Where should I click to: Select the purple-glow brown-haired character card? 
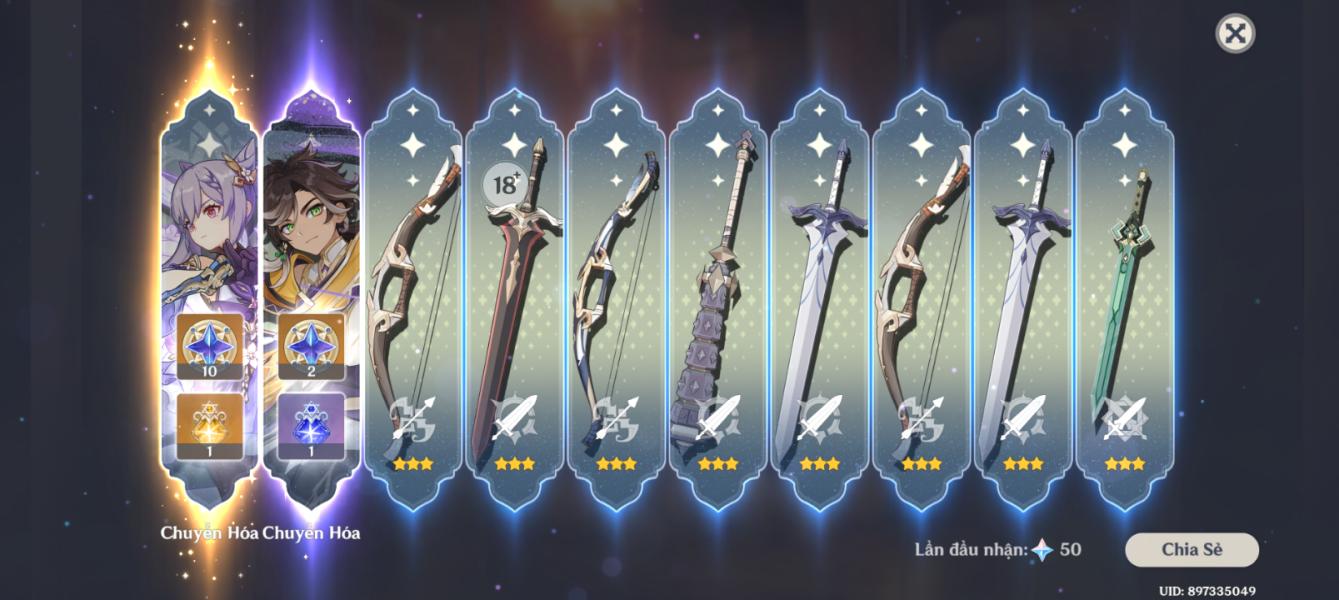pos(311,300)
